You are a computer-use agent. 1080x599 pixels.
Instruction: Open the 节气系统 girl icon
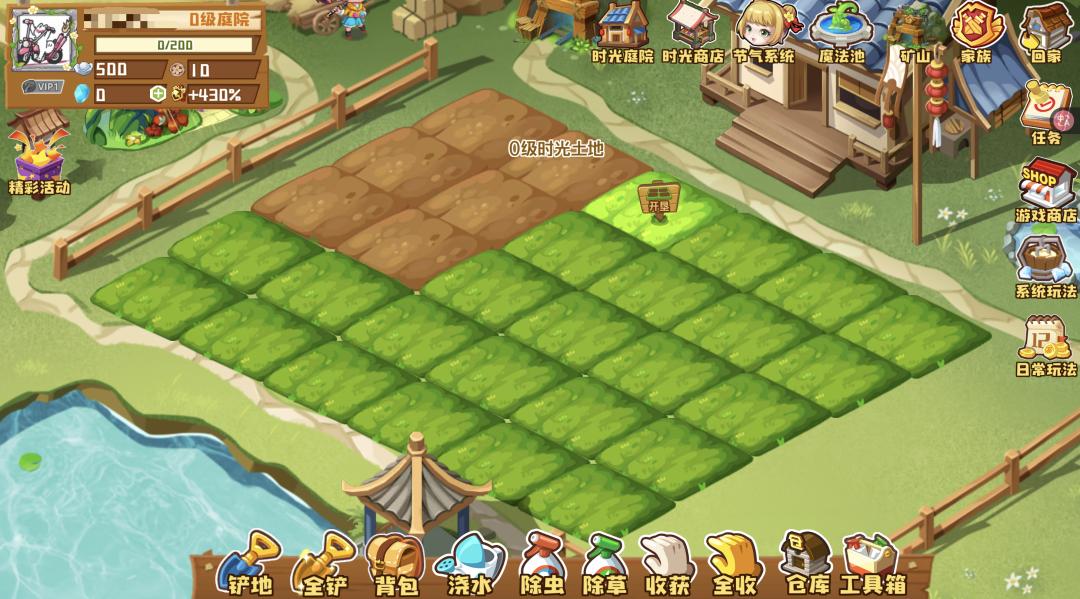click(765, 32)
